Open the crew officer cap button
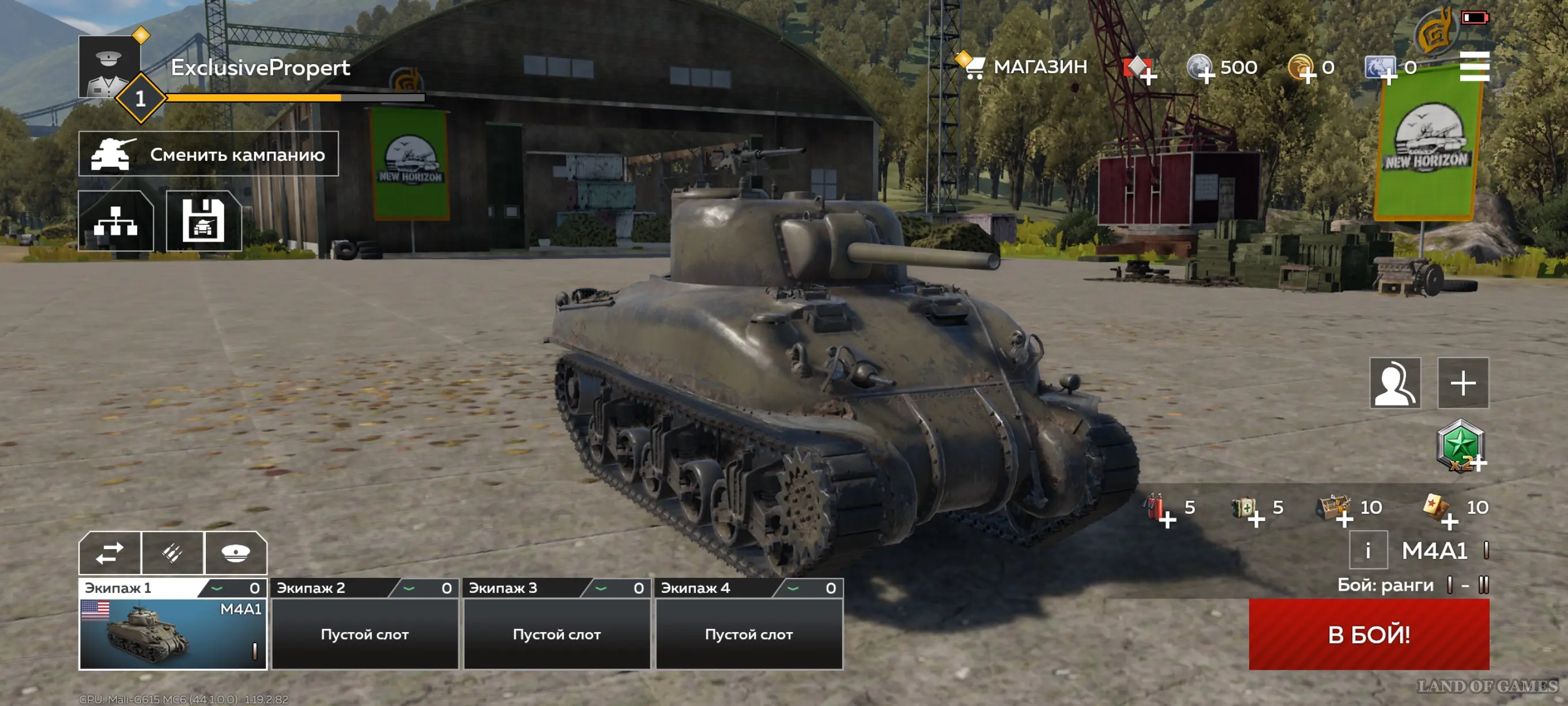 (x=236, y=553)
